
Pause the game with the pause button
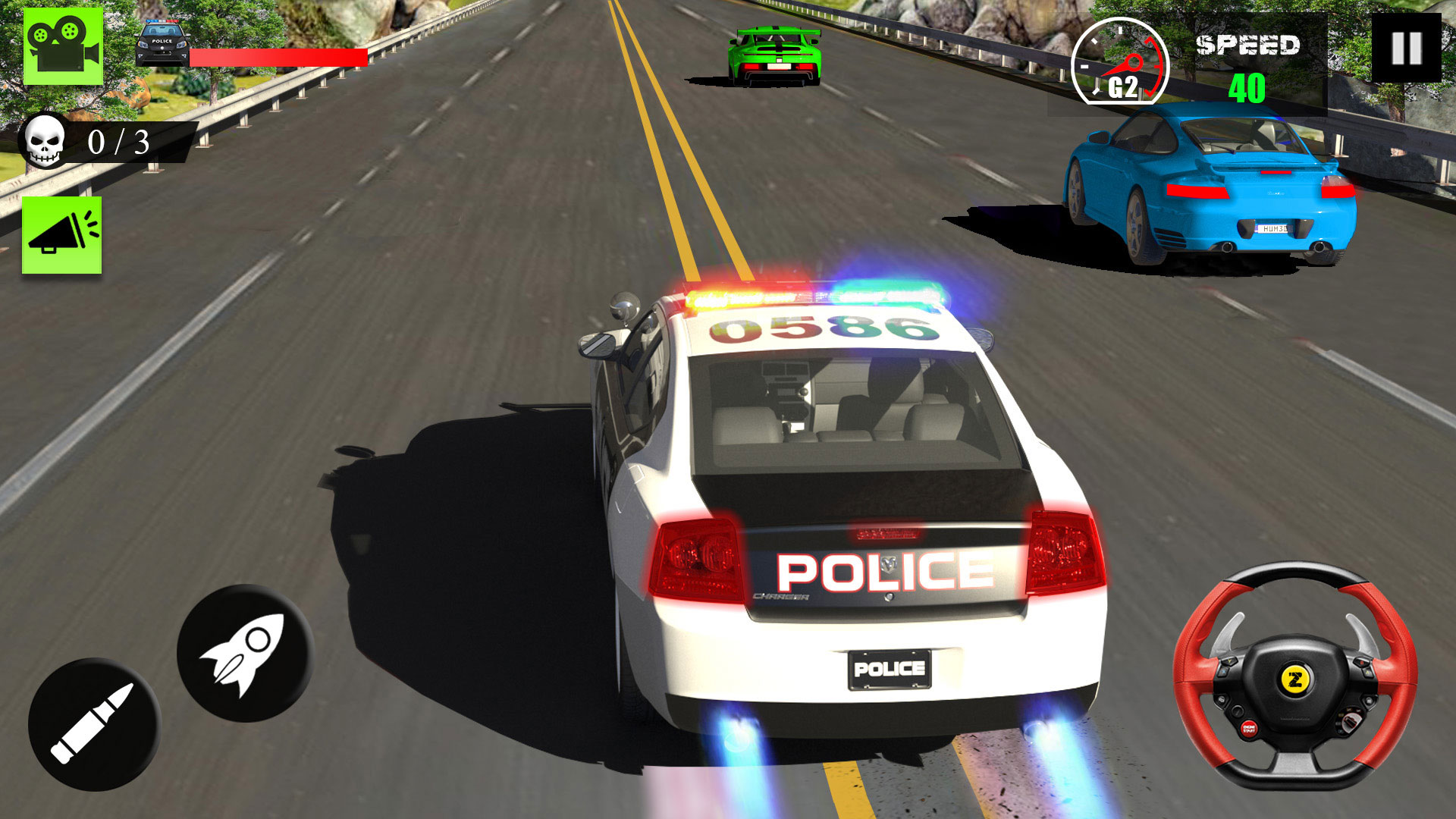coord(1407,47)
